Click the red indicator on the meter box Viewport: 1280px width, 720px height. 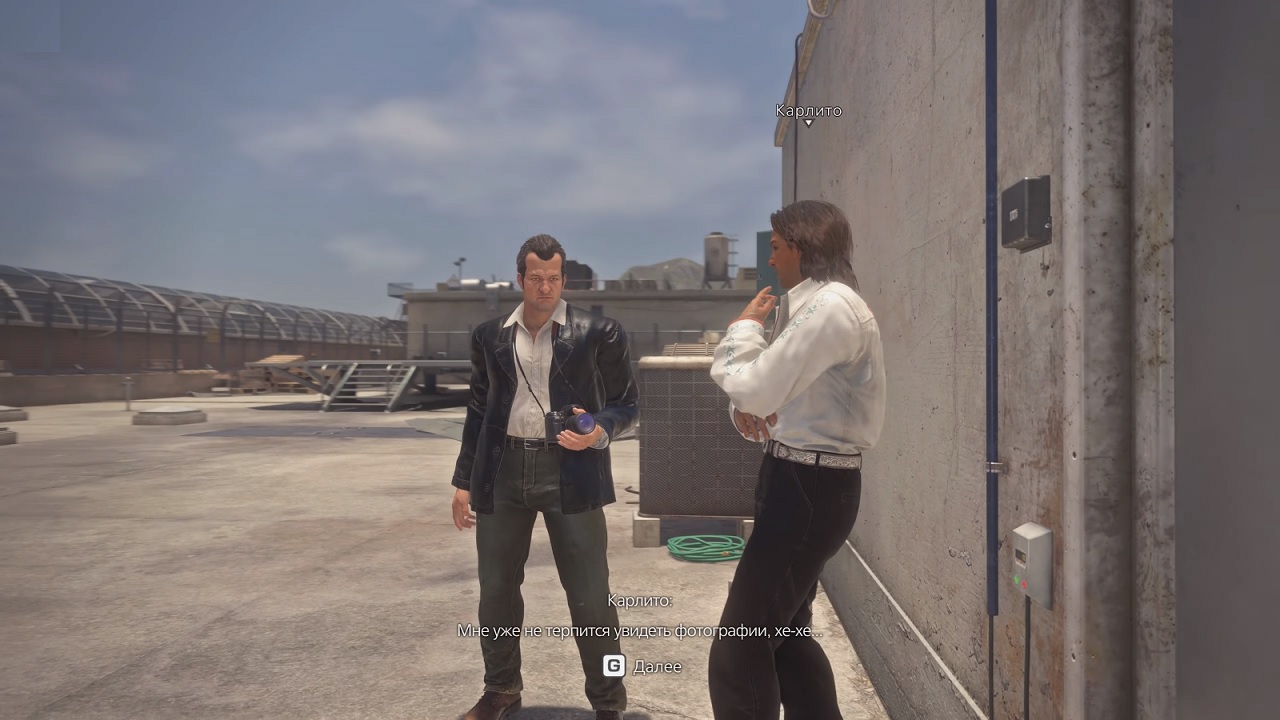(1024, 584)
